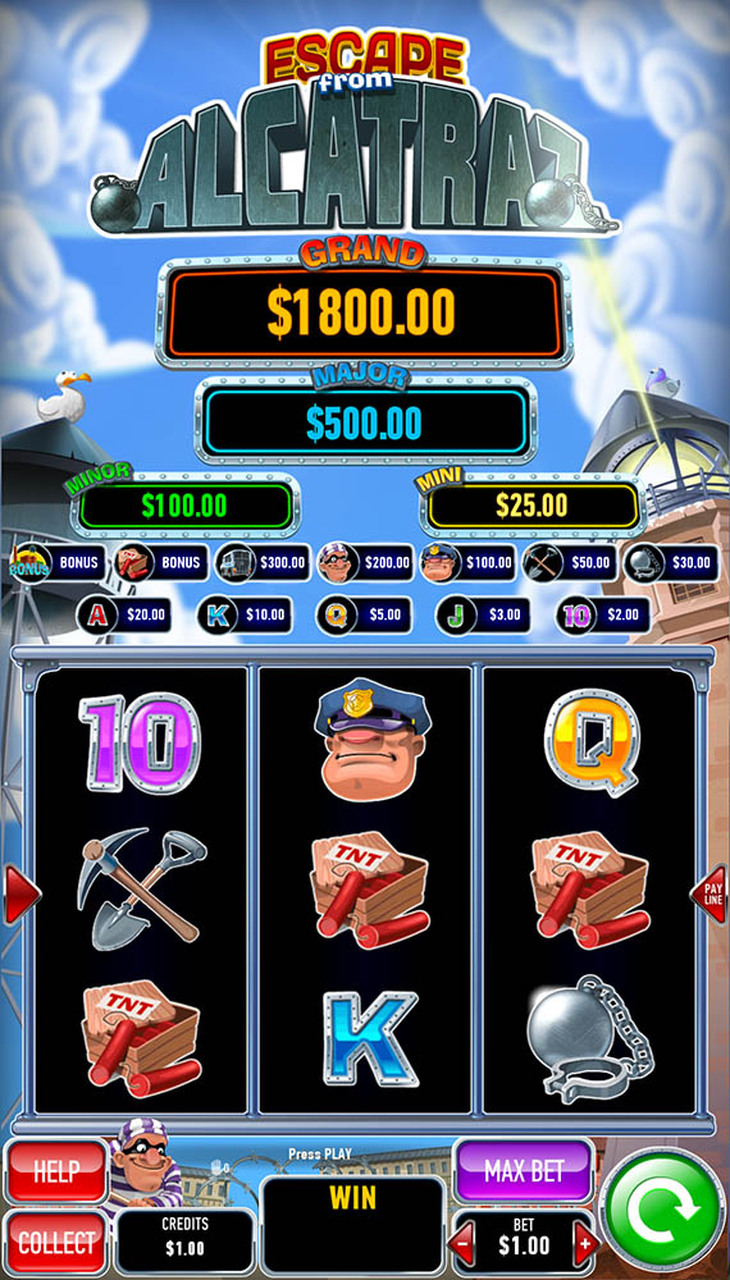This screenshot has width=730, height=1280.
Task: Open the HELP screen
Action: coord(56,1171)
